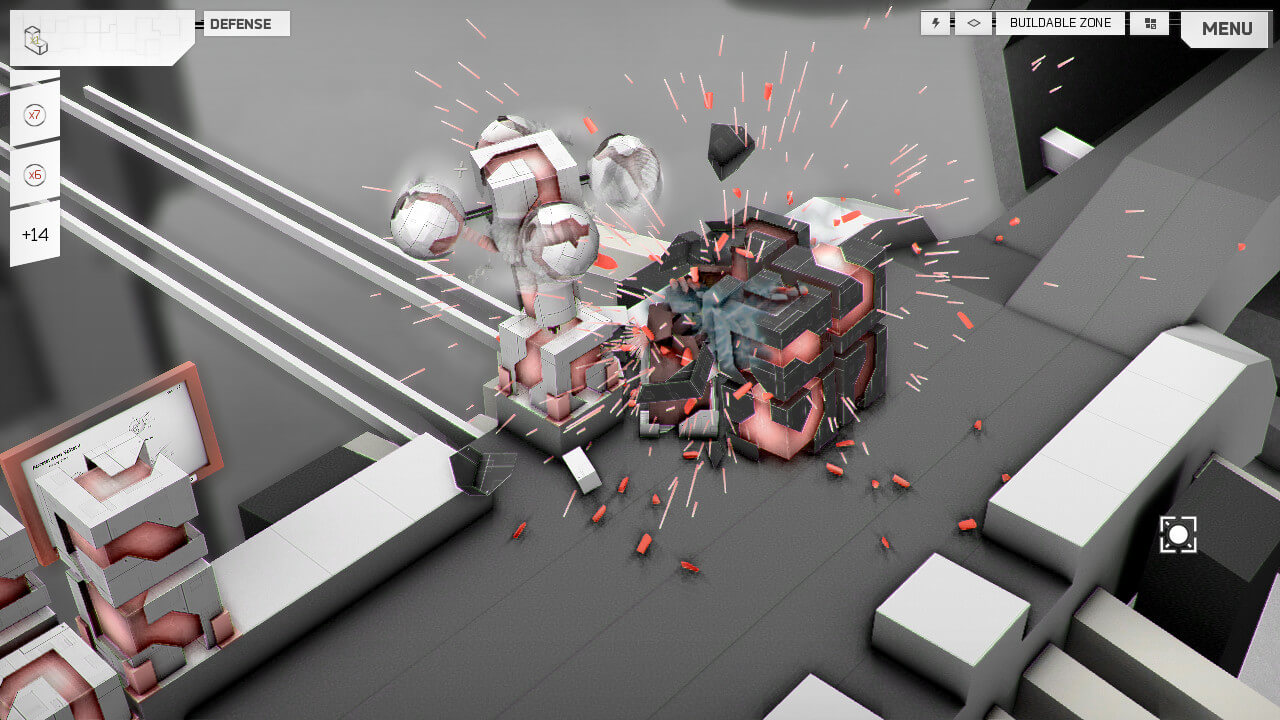The height and width of the screenshot is (720, 1280).
Task: Choose the x7 block slot
Action: 35,115
